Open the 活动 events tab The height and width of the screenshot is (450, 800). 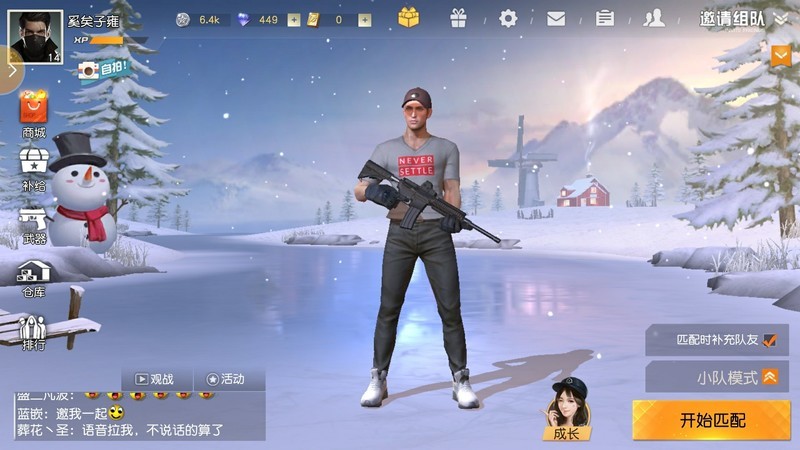coord(226,380)
